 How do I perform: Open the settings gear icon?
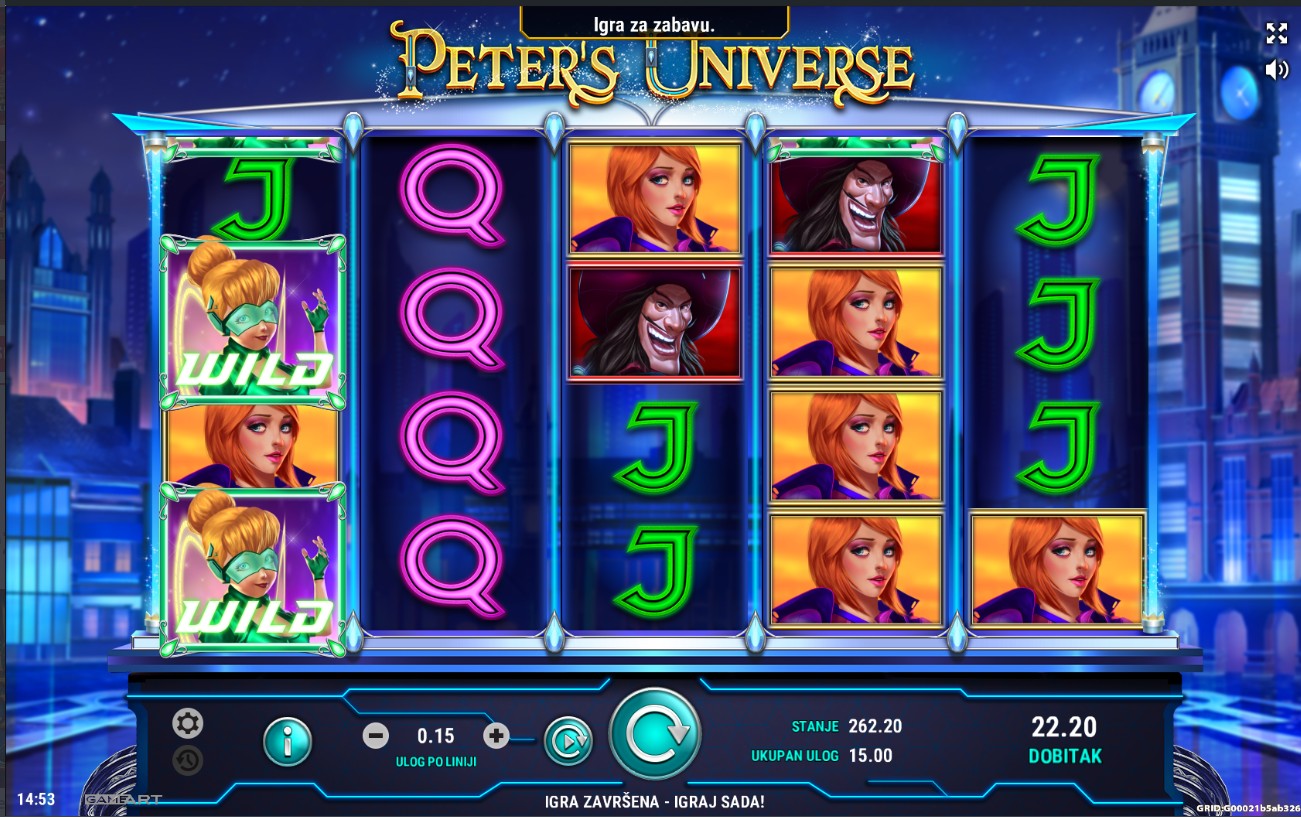click(x=187, y=723)
